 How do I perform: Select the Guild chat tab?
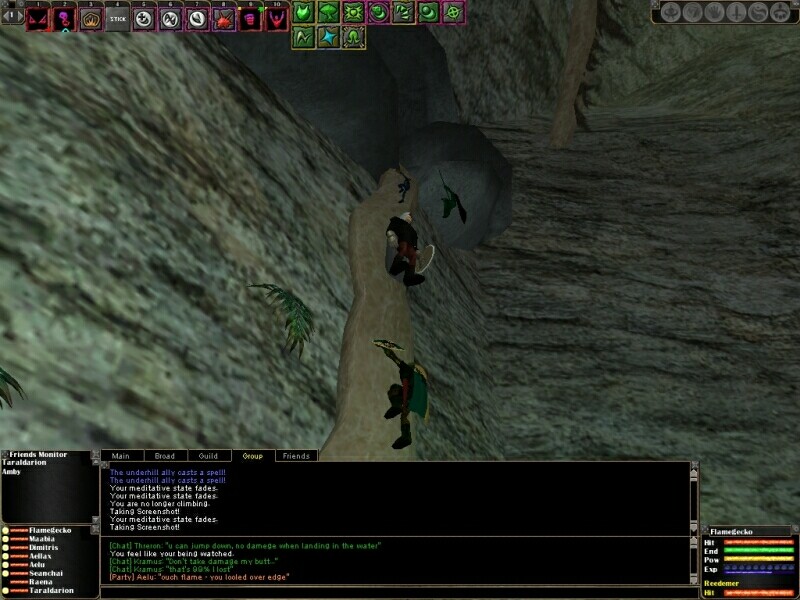click(208, 456)
